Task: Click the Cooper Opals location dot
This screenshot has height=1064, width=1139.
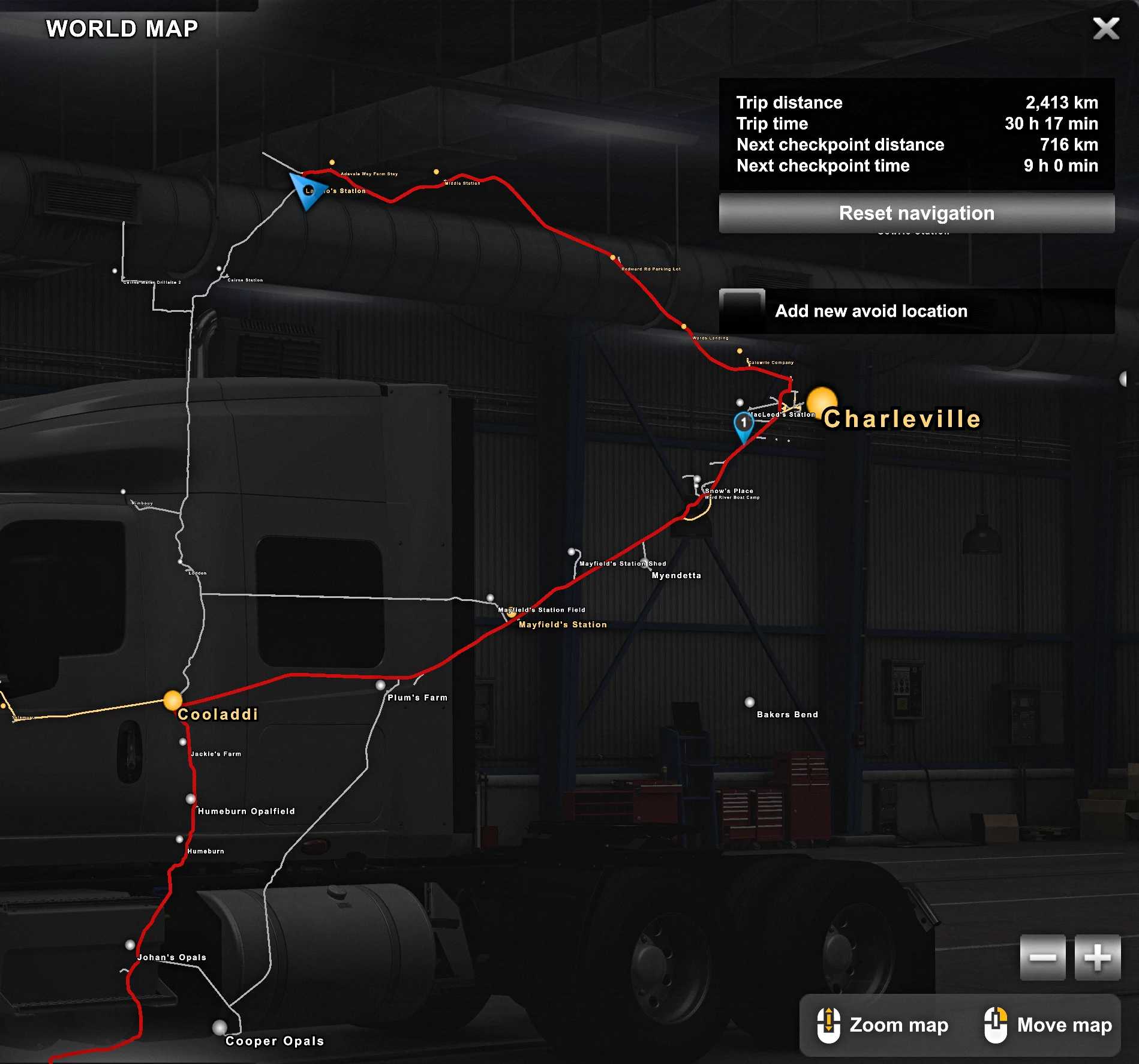Action: click(220, 1027)
